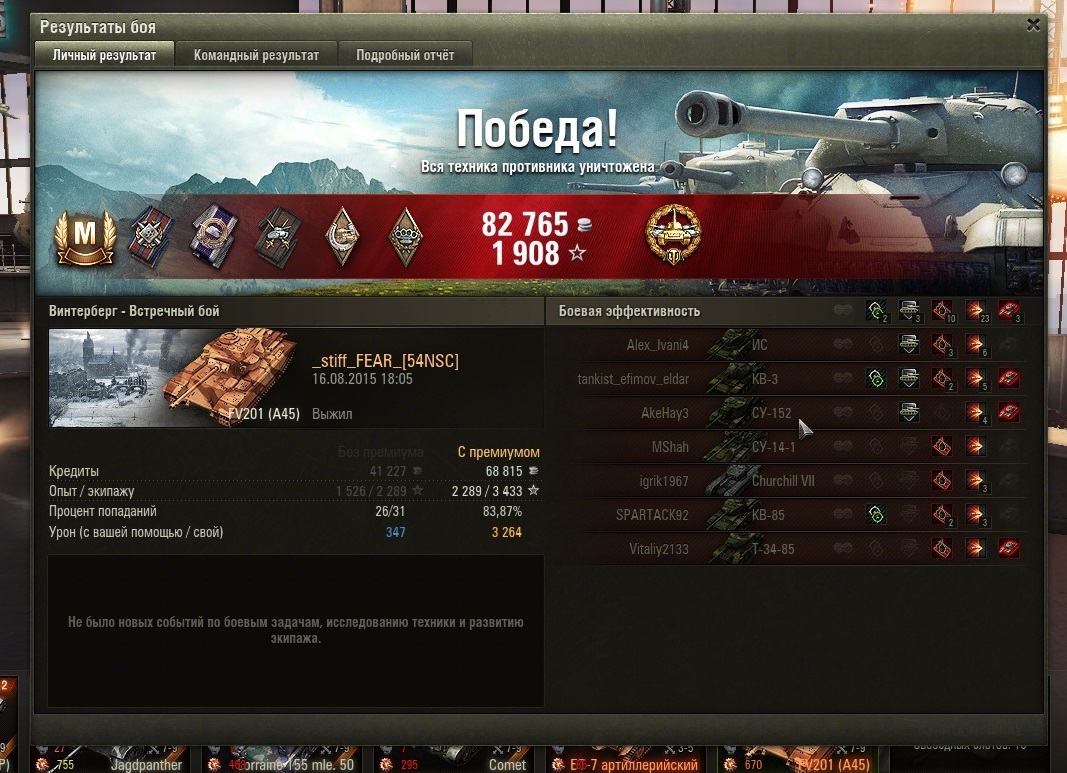Select the Личный результат tab

104,55
